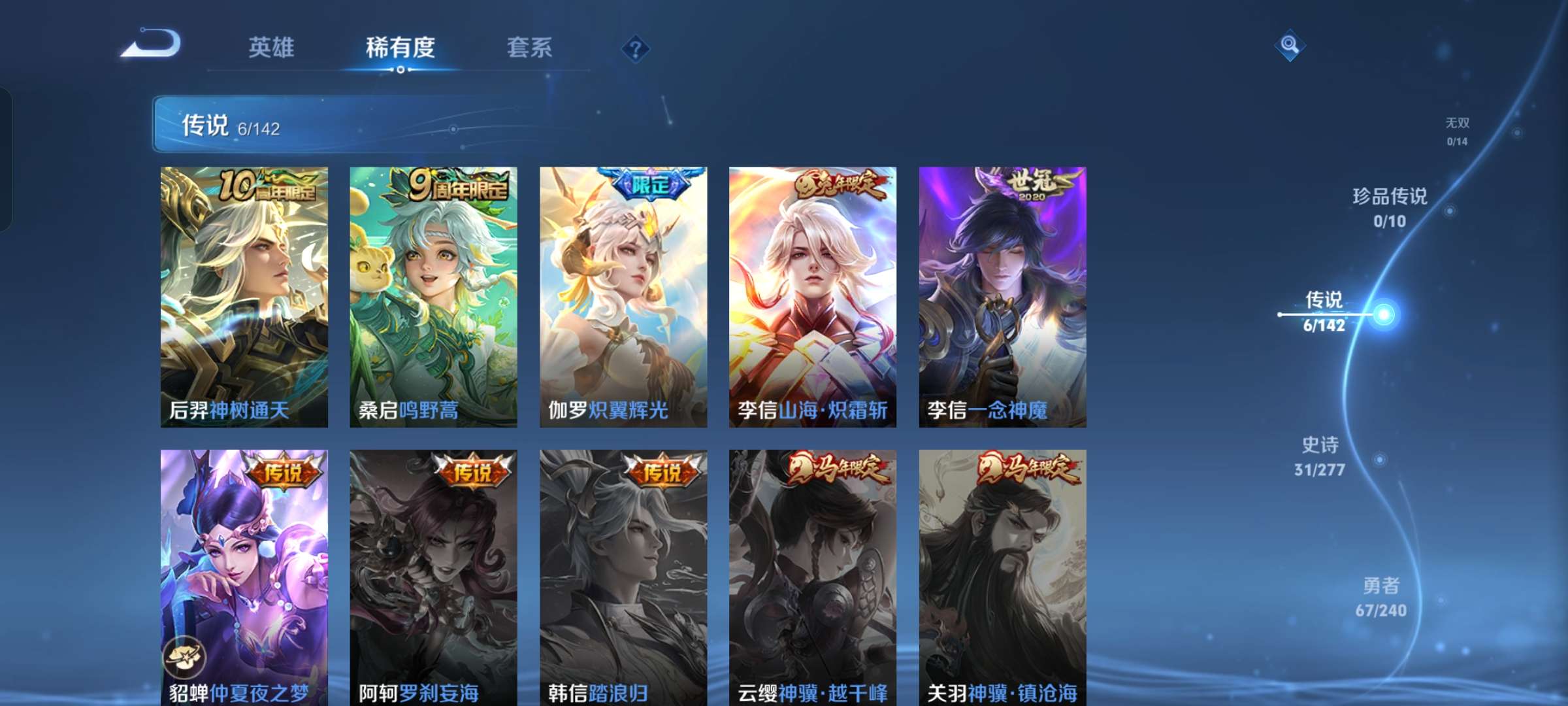Switch to the 套系 tab
This screenshot has height=706, width=1568.
pyautogui.click(x=529, y=48)
